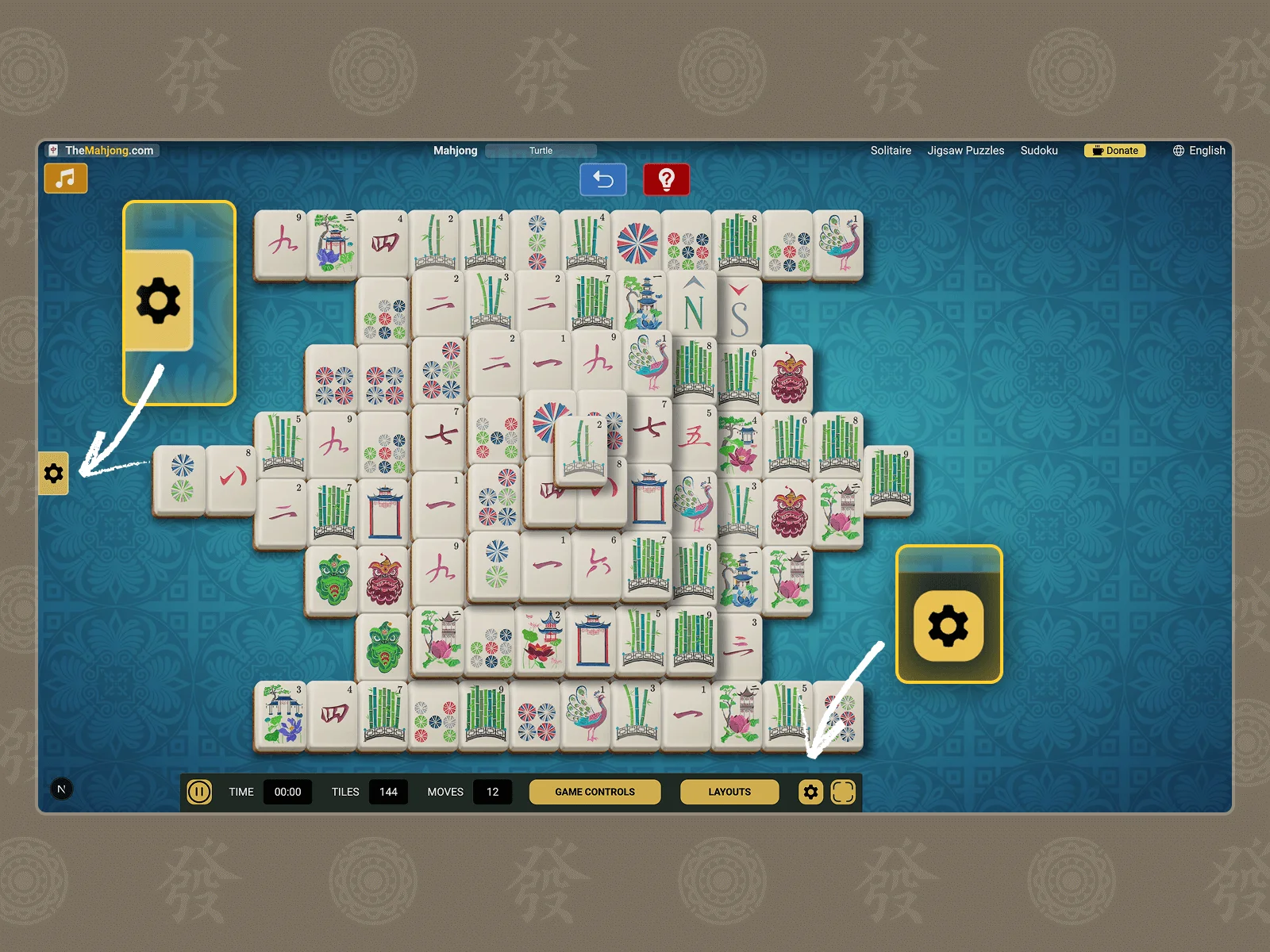Select the South wind tile
This screenshot has height=952, width=1270.
pos(740,311)
